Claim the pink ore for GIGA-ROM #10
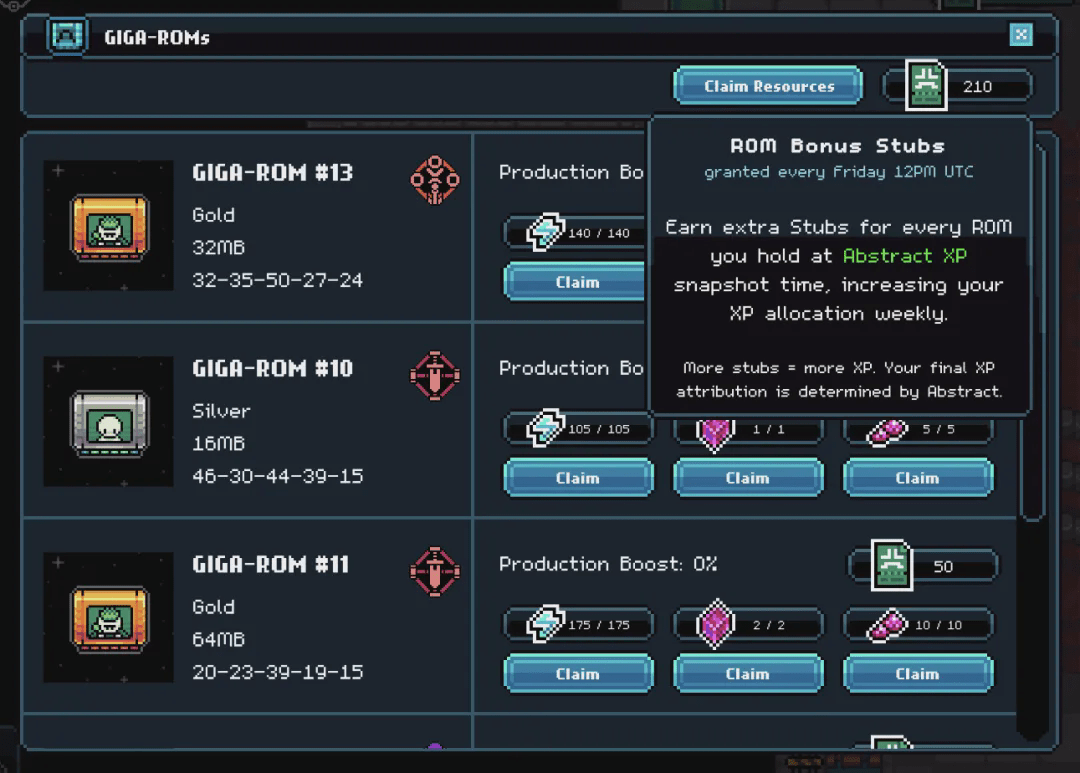Image resolution: width=1080 pixels, height=773 pixels. (x=917, y=478)
